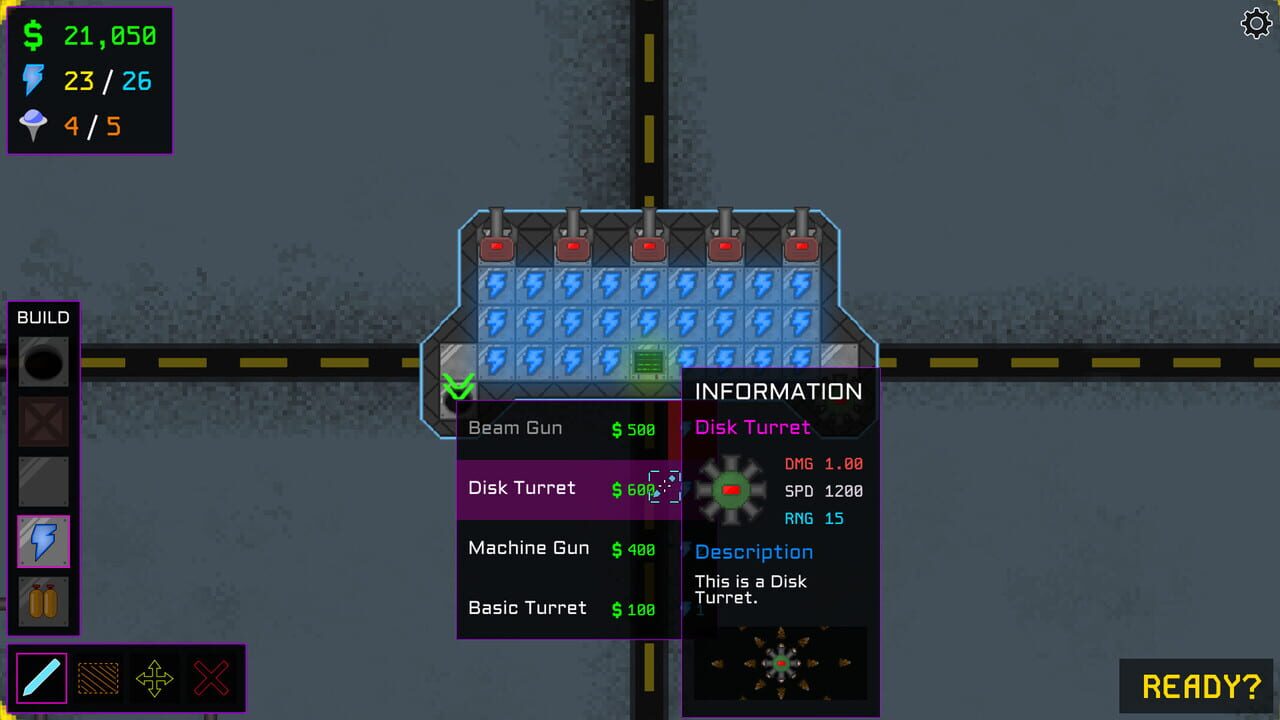Click the money display showing 21,050

pyautogui.click(x=90, y=34)
